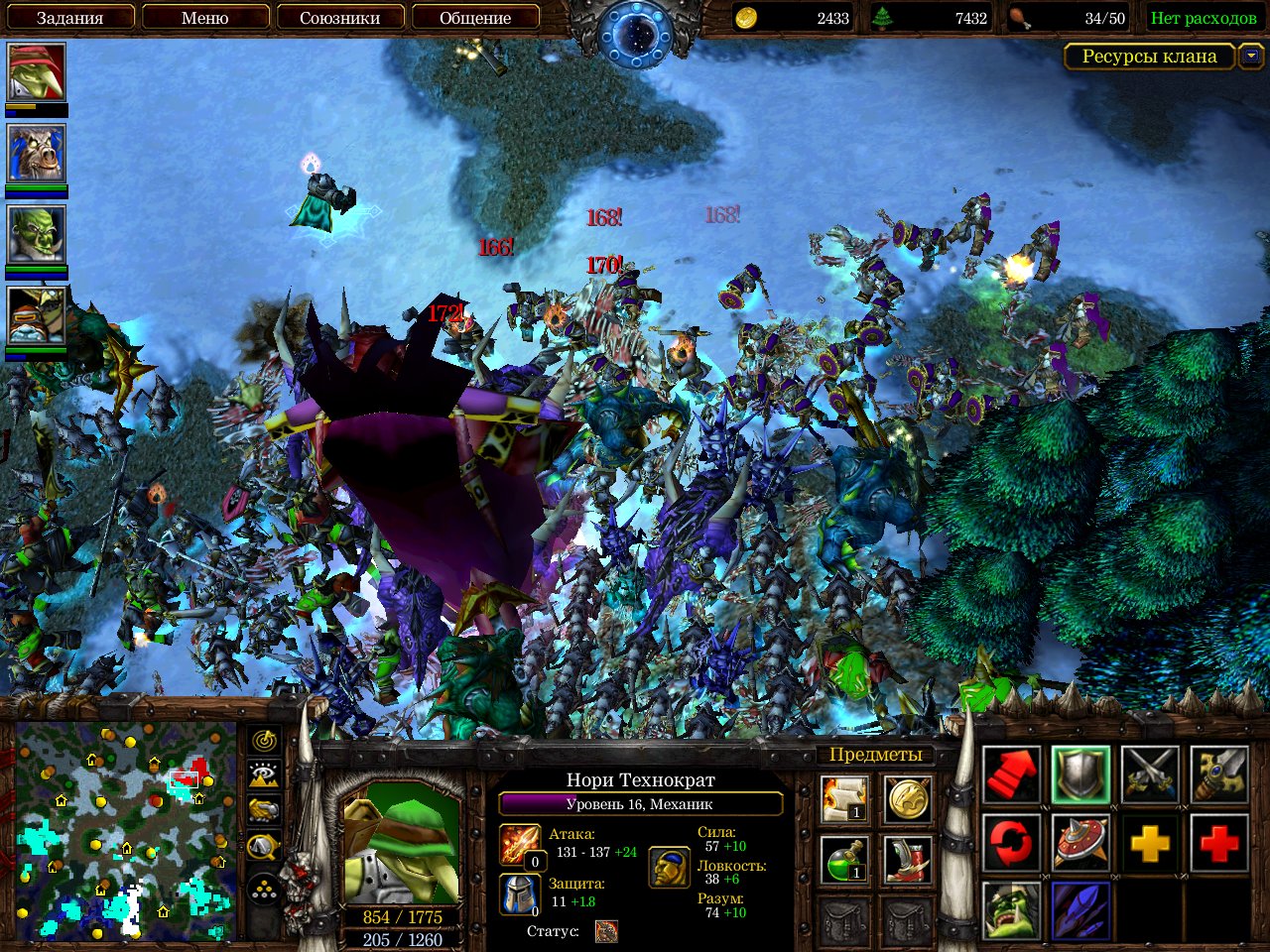Open the red cross hero skills

click(x=1218, y=844)
